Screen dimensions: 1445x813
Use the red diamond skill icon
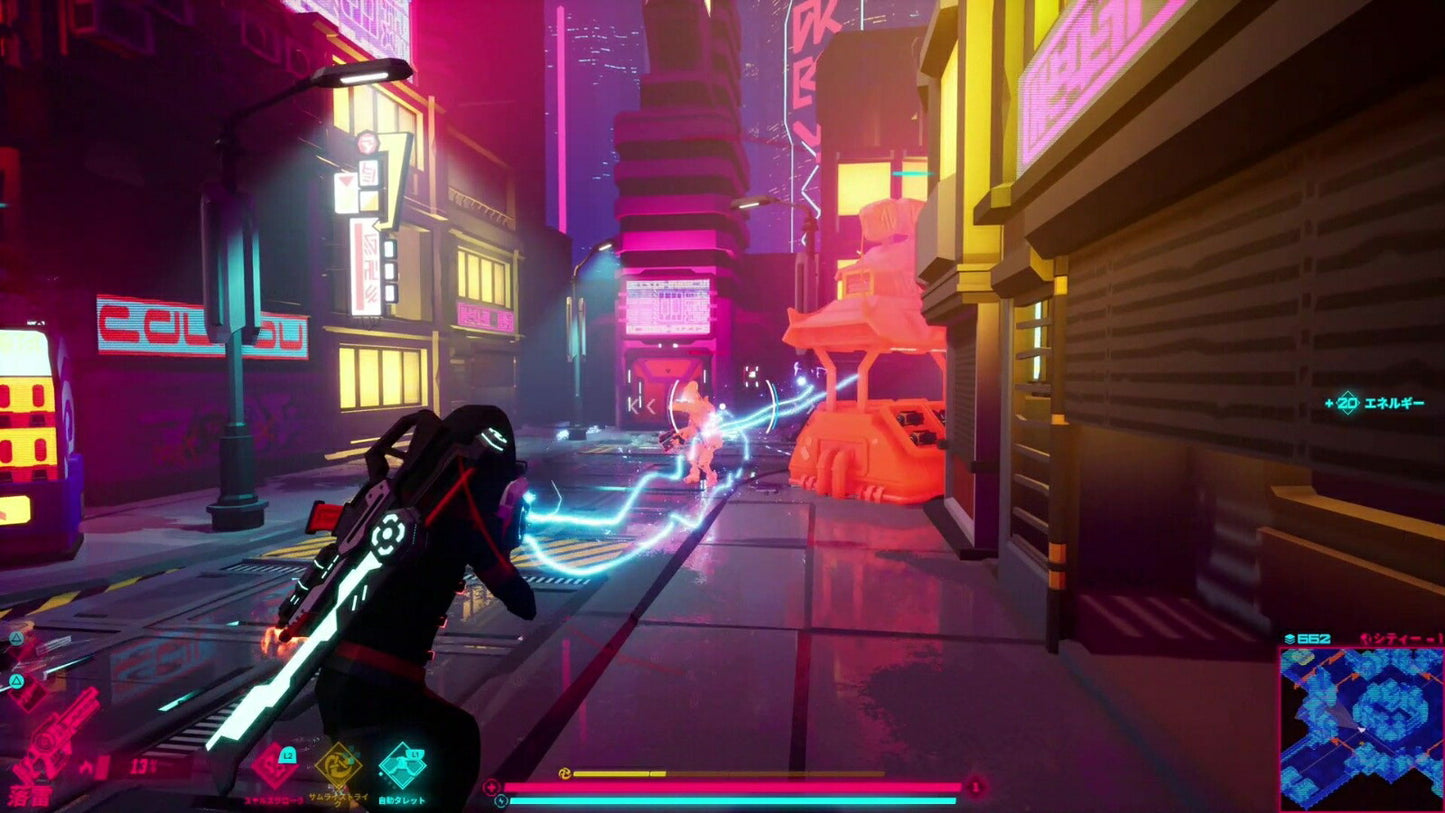(274, 767)
